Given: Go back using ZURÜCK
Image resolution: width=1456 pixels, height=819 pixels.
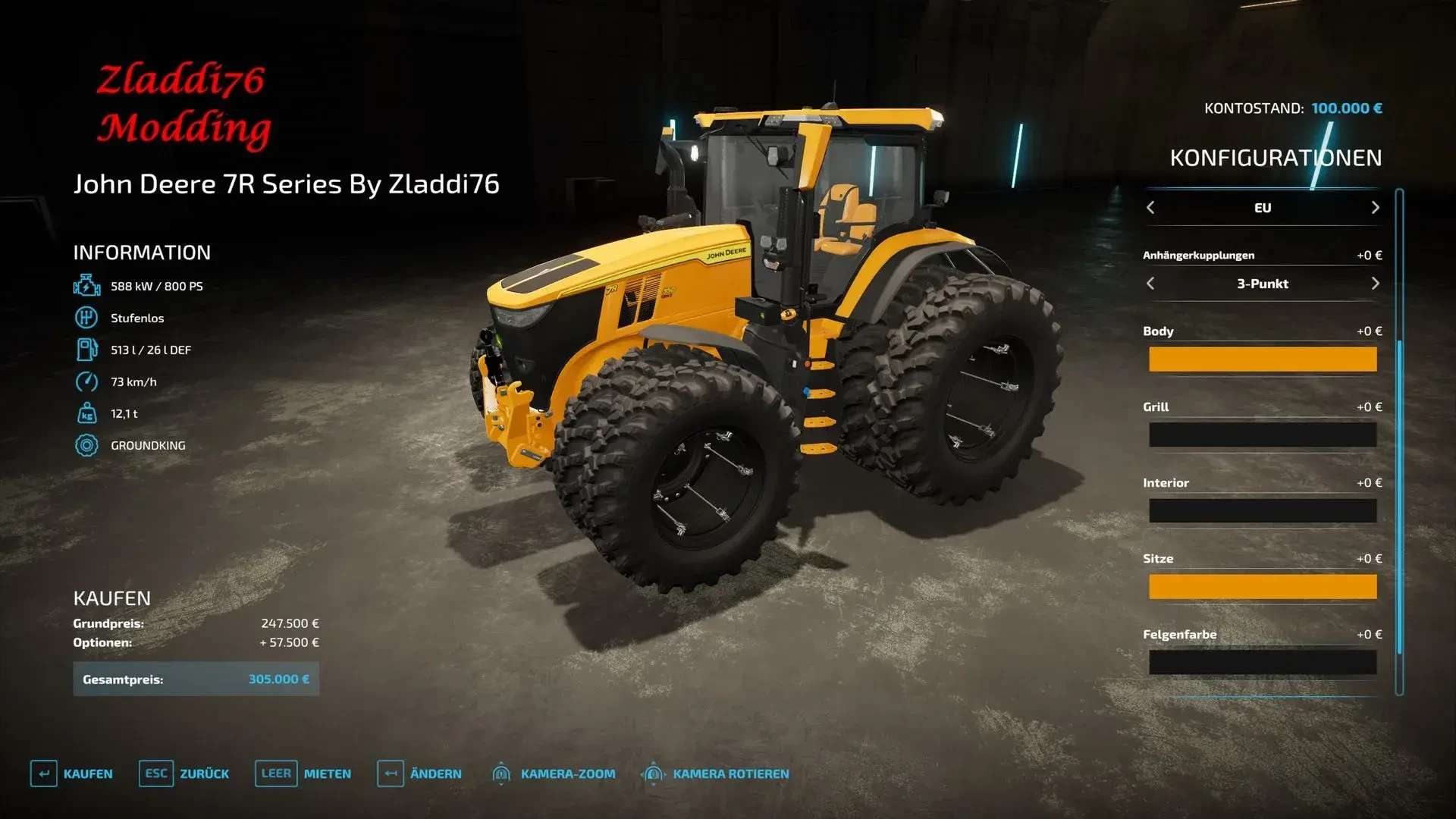Looking at the screenshot, I should pos(184,773).
